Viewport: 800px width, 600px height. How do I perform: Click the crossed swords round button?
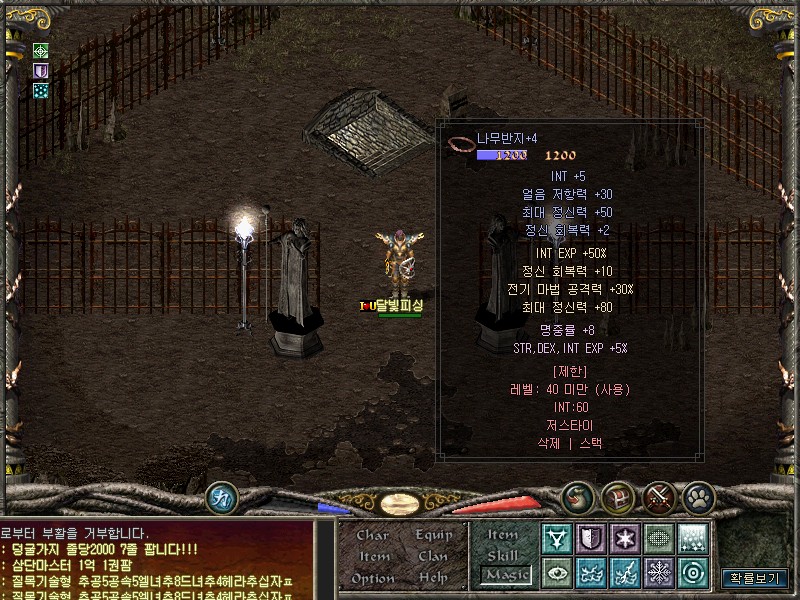click(x=658, y=496)
